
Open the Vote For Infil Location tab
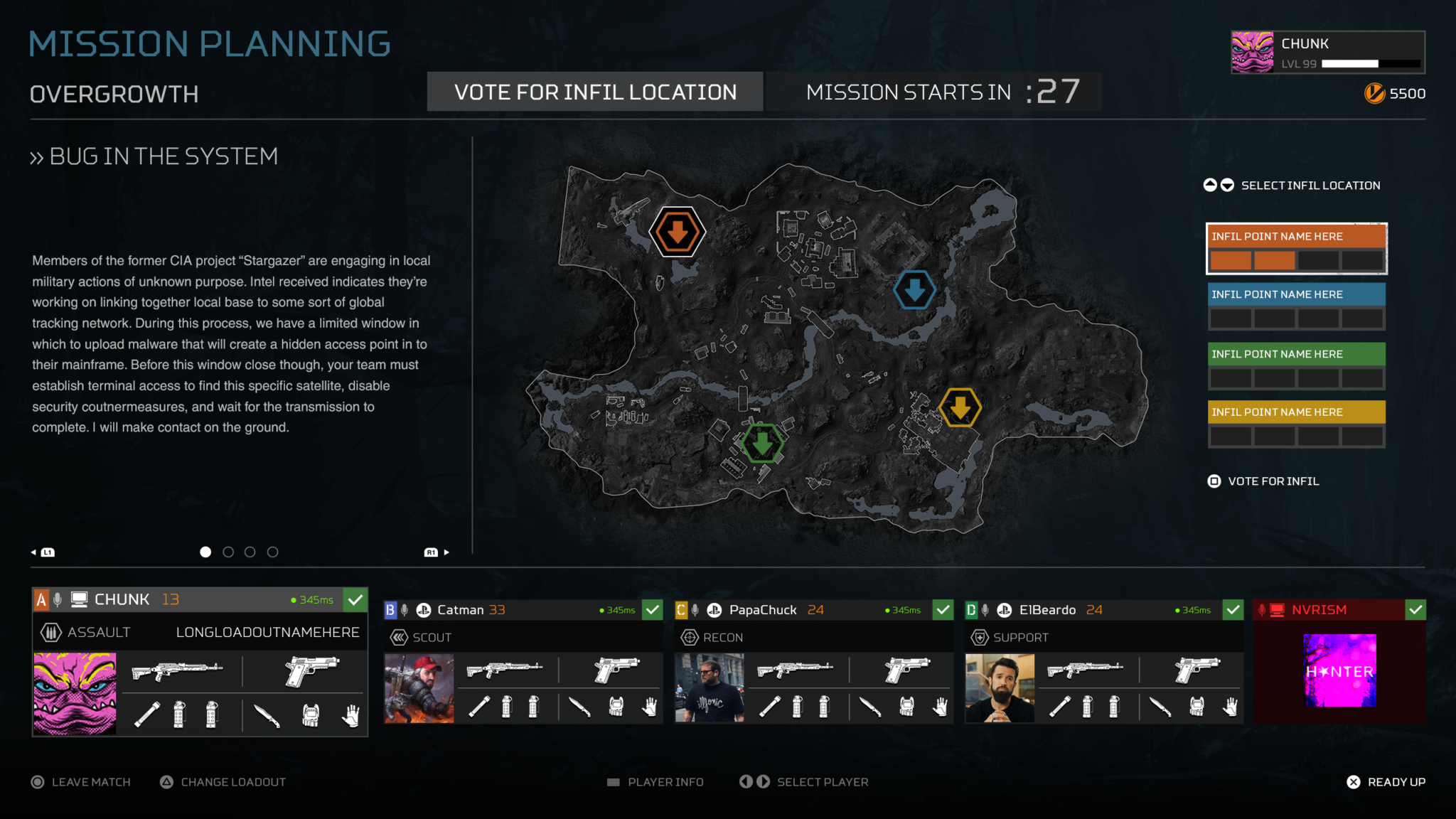(595, 92)
